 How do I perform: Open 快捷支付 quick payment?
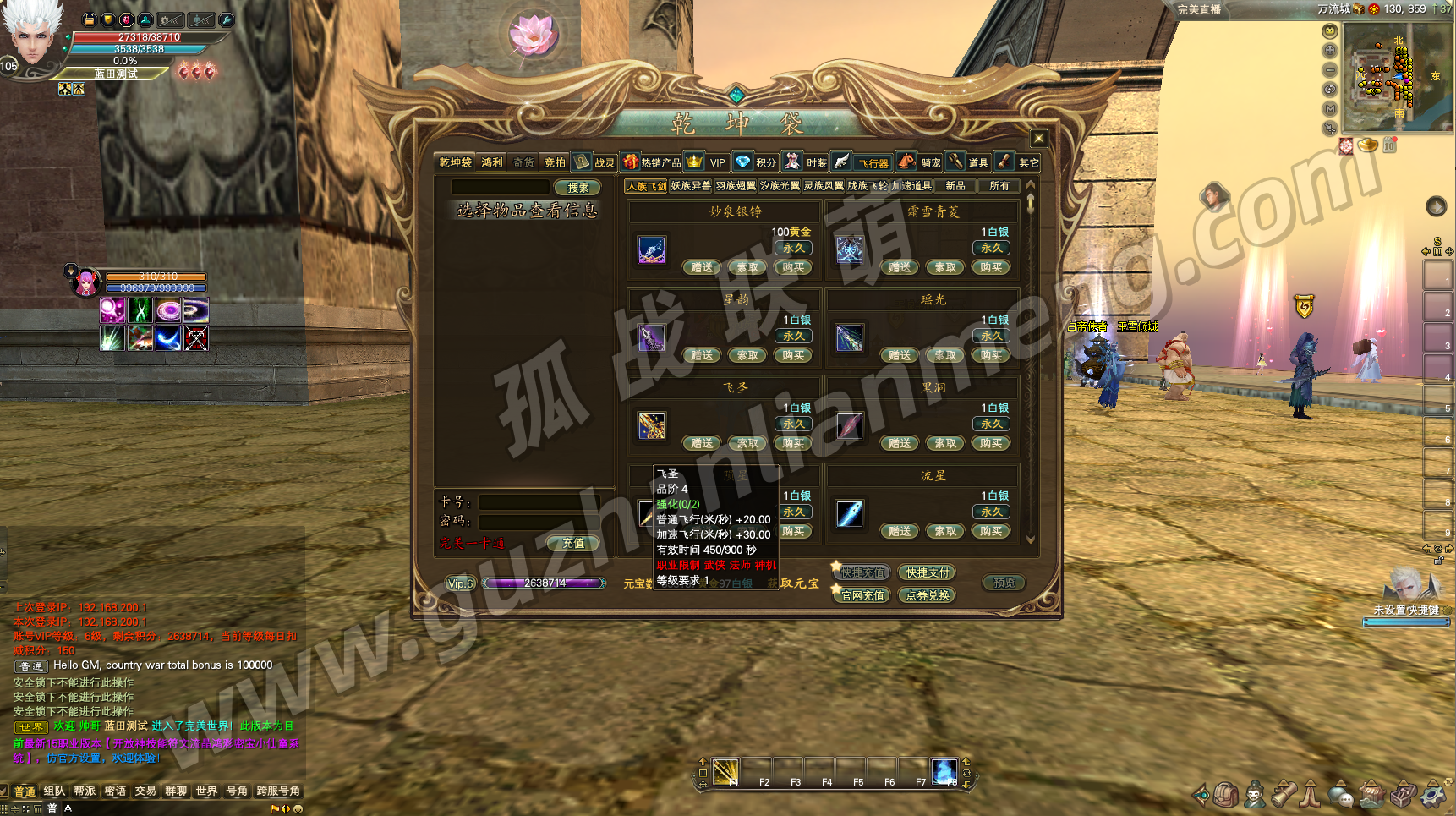[x=928, y=572]
